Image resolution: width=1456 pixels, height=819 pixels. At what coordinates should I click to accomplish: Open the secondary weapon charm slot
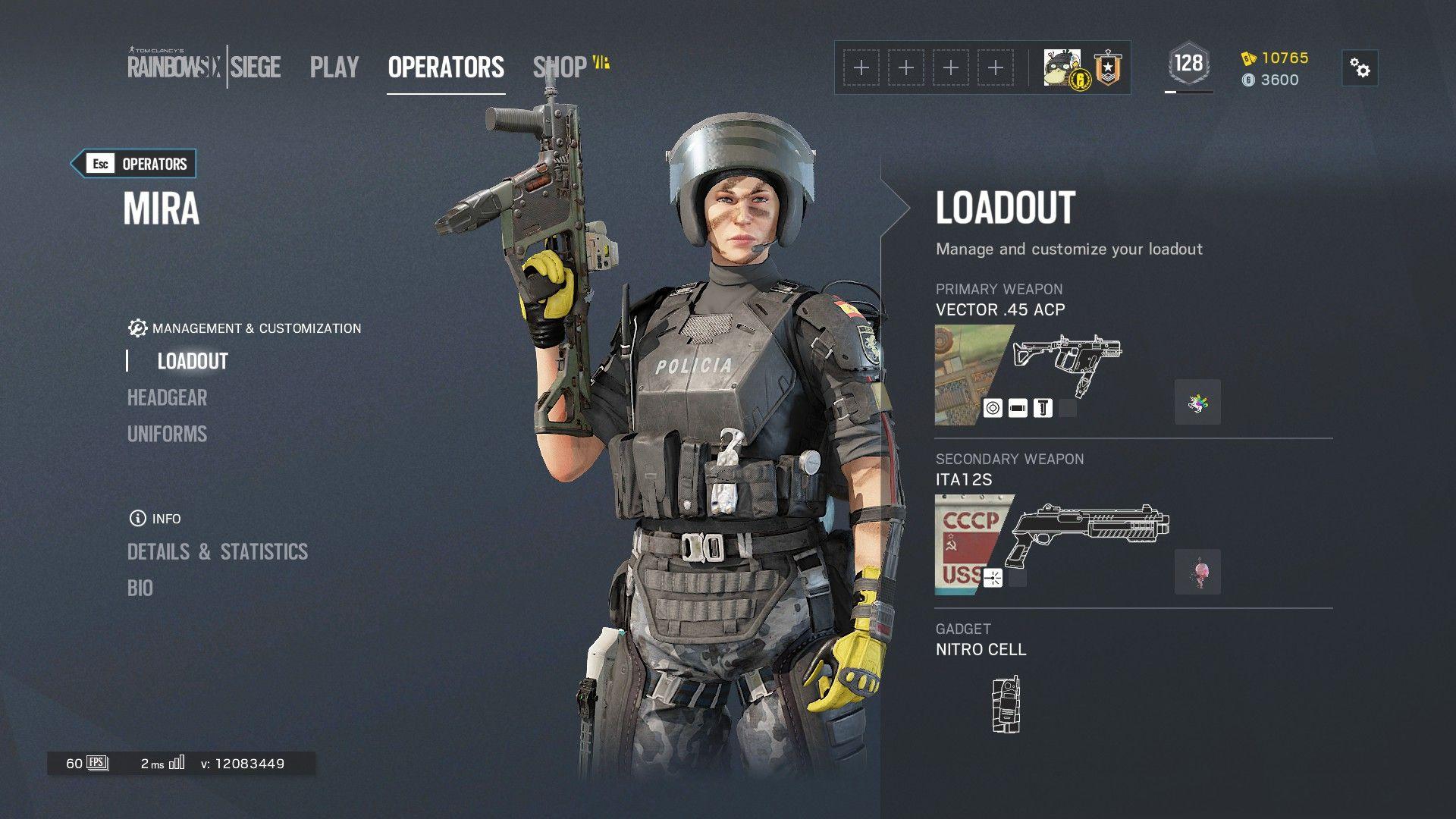1197,572
